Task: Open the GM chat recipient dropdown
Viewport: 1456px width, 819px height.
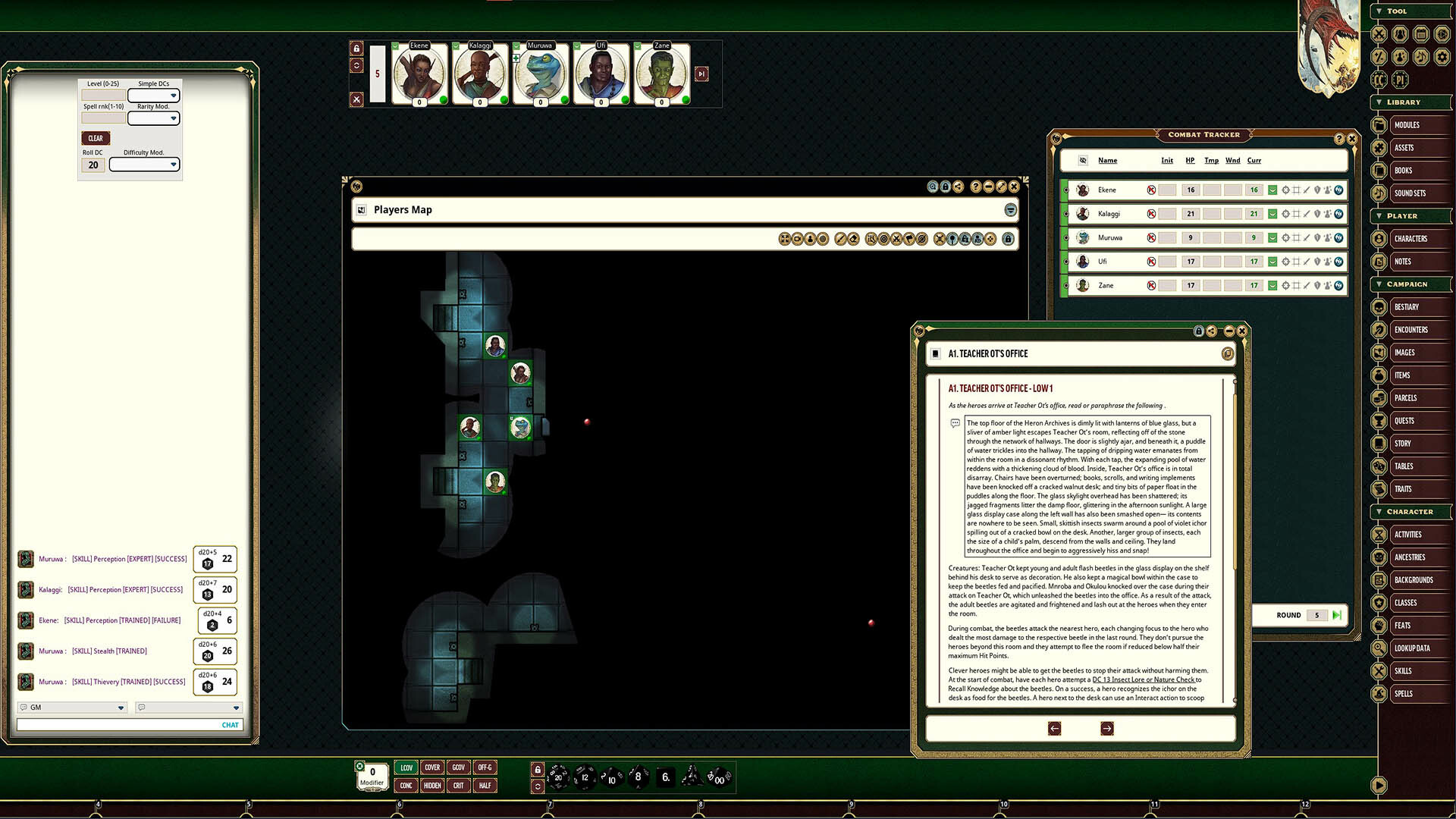Action: (x=72, y=708)
